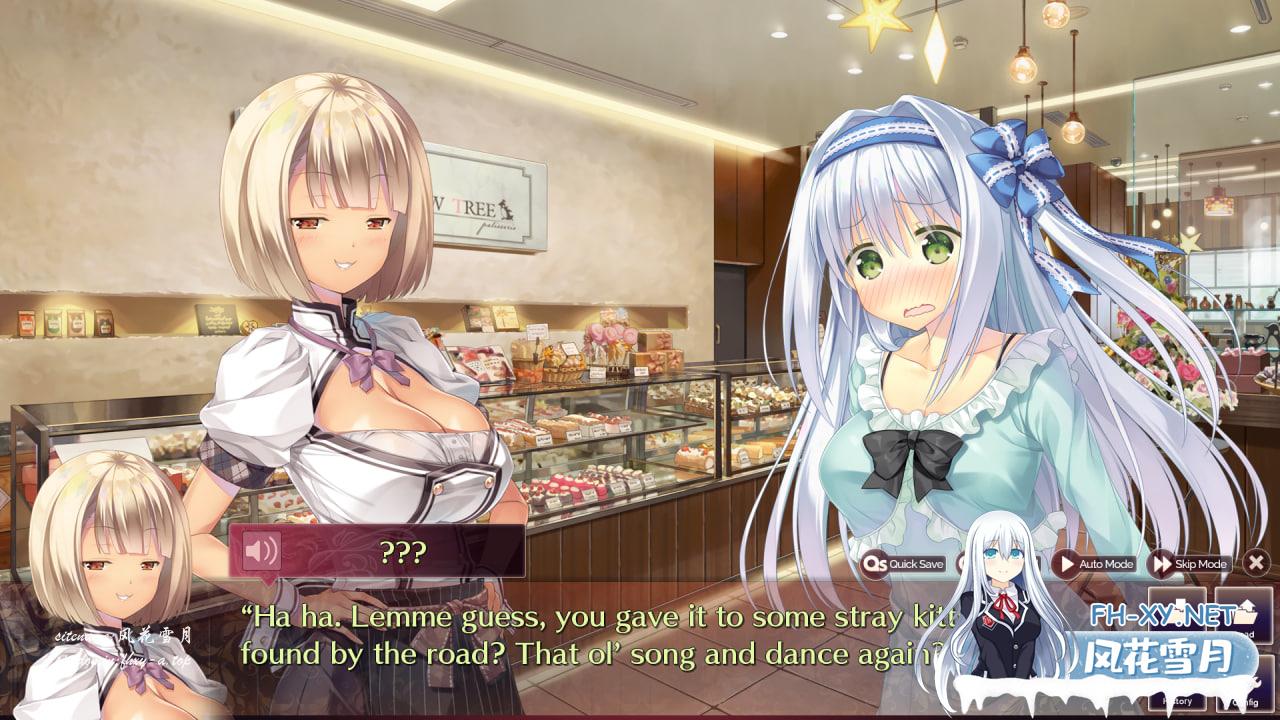Open the Load game menu
Image resolution: width=1280 pixels, height=720 pixels.
pyautogui.click(x=1243, y=614)
